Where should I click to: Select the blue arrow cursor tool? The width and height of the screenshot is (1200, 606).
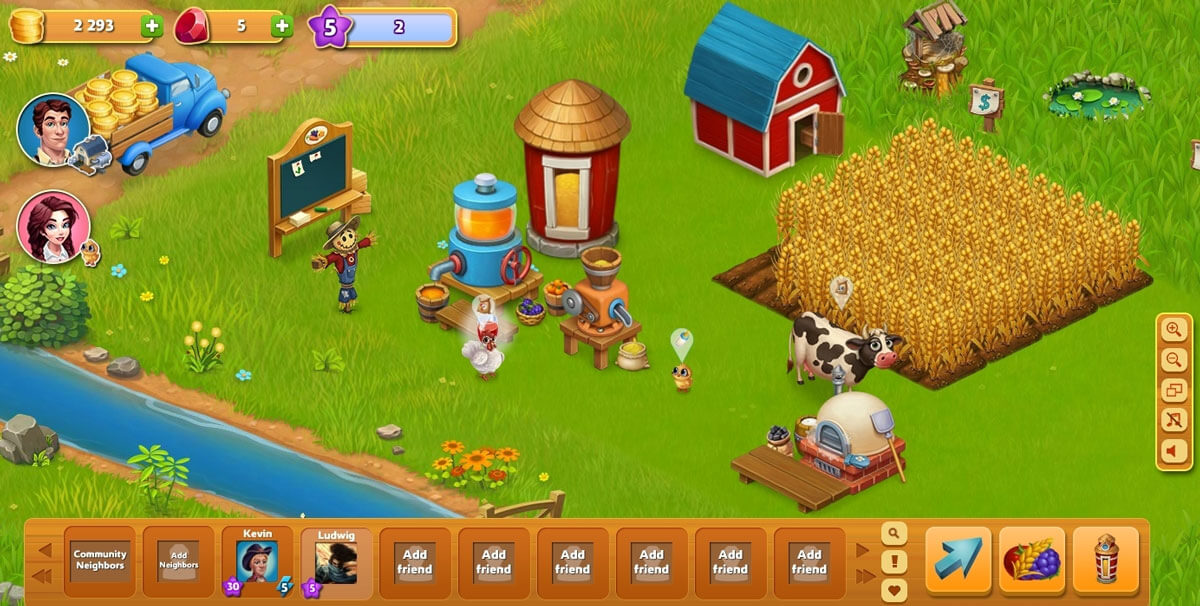958,560
